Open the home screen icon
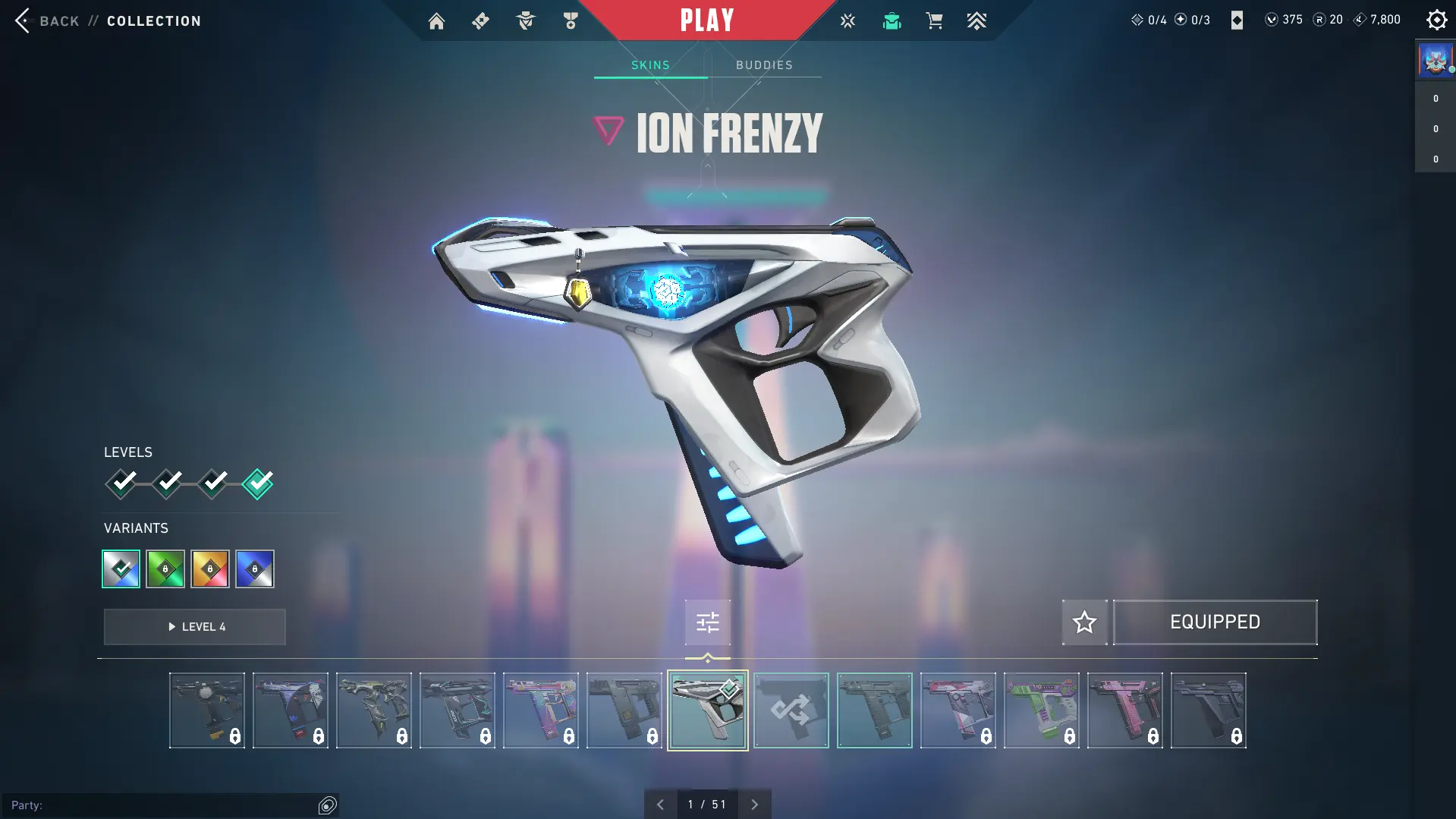 (436, 21)
